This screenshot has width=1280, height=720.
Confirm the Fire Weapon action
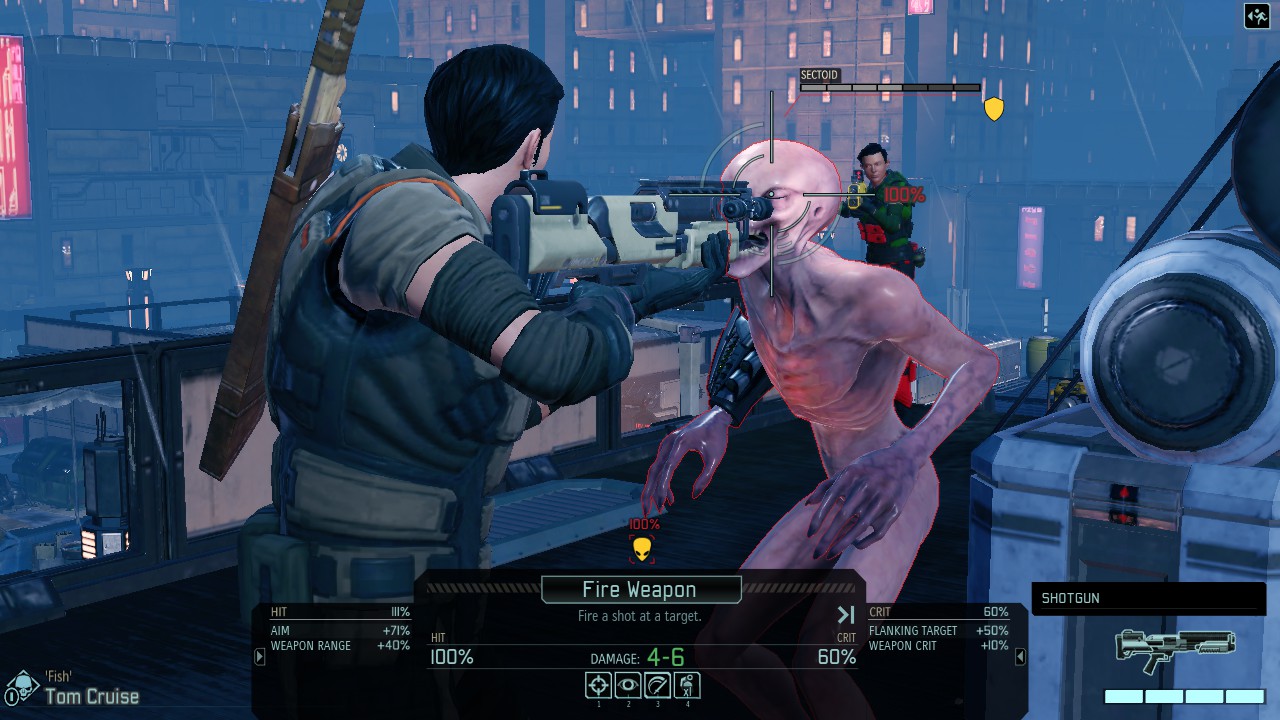click(640, 590)
